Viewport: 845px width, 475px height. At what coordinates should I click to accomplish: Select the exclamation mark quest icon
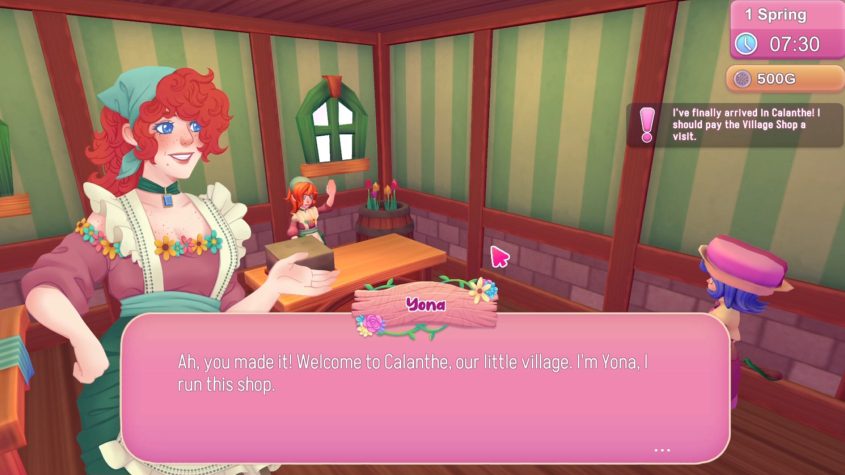coord(647,125)
